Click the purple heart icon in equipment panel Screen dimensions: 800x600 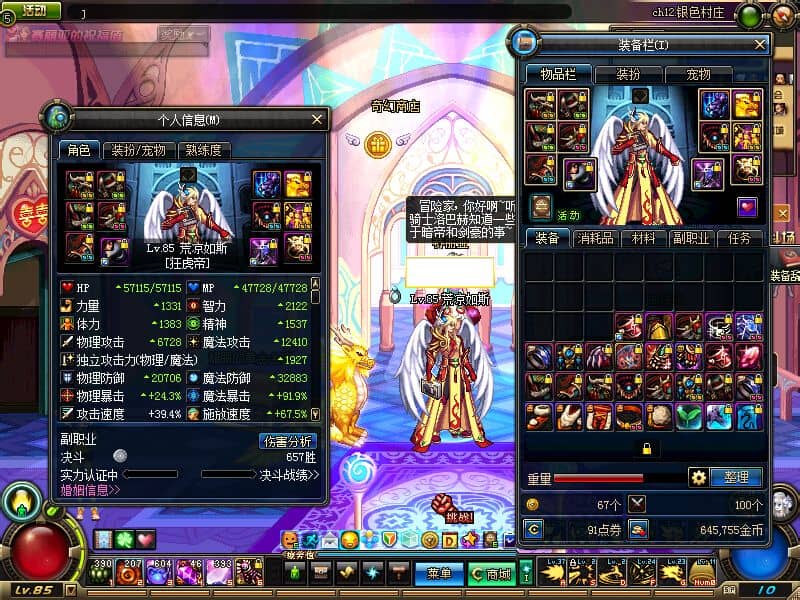[746, 207]
